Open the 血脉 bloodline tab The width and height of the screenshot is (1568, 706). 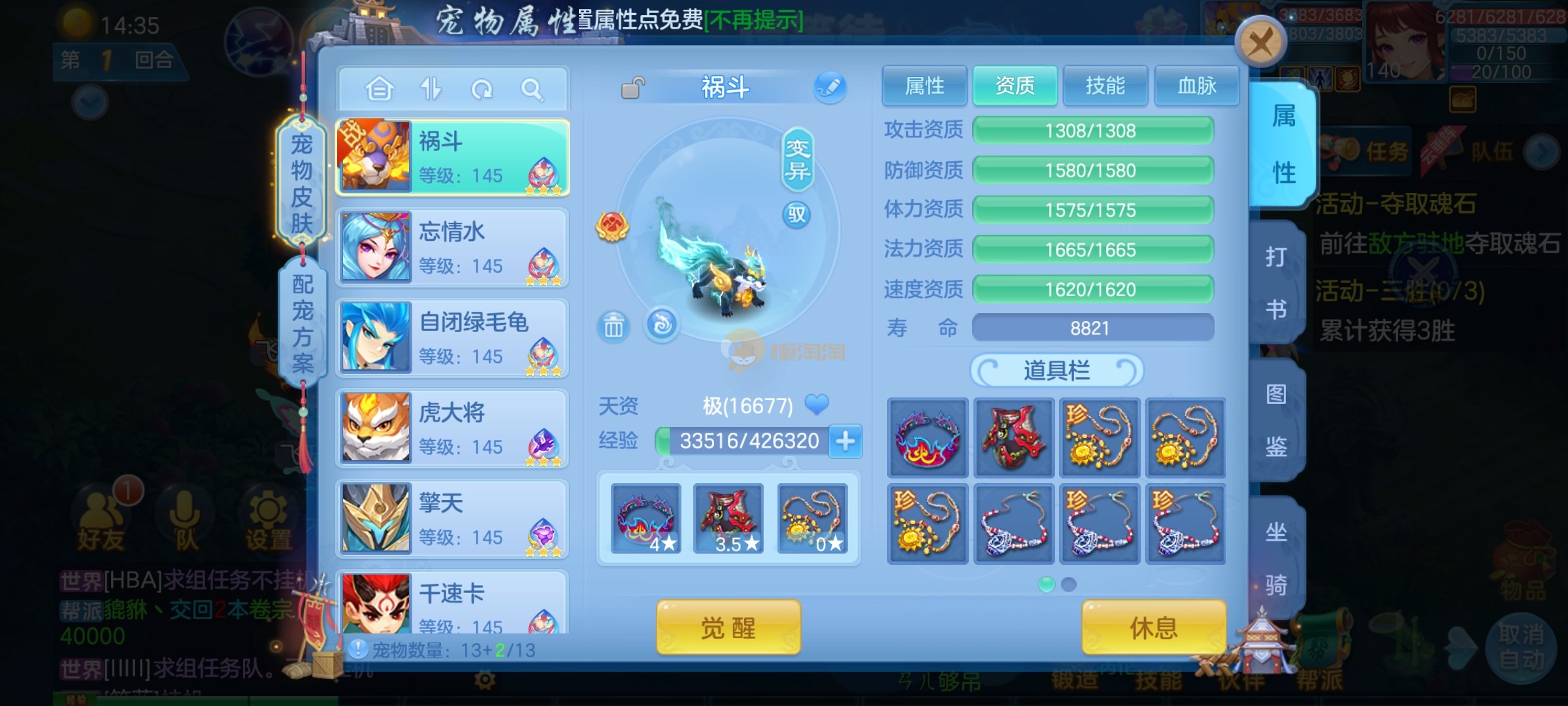(x=1196, y=86)
